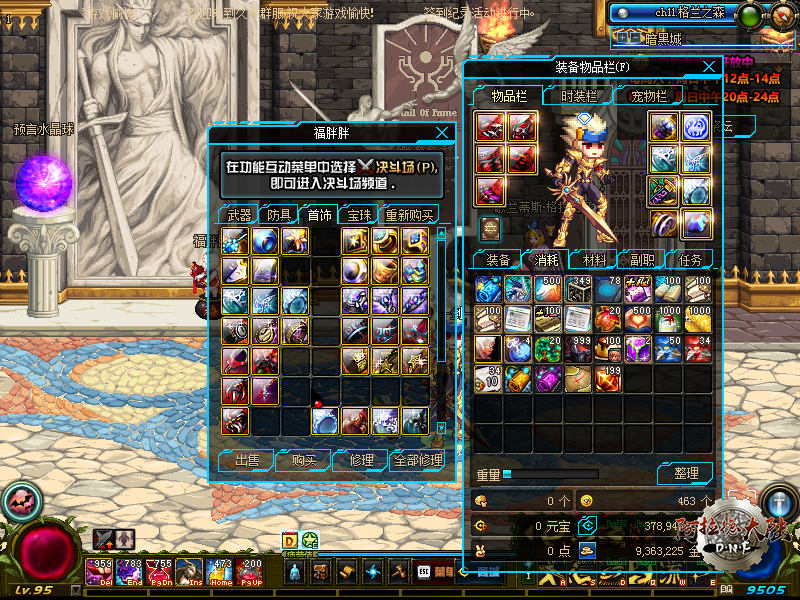Screen dimensions: 800x600
Task: Close the 福胖胖 shop window
Action: click(442, 133)
